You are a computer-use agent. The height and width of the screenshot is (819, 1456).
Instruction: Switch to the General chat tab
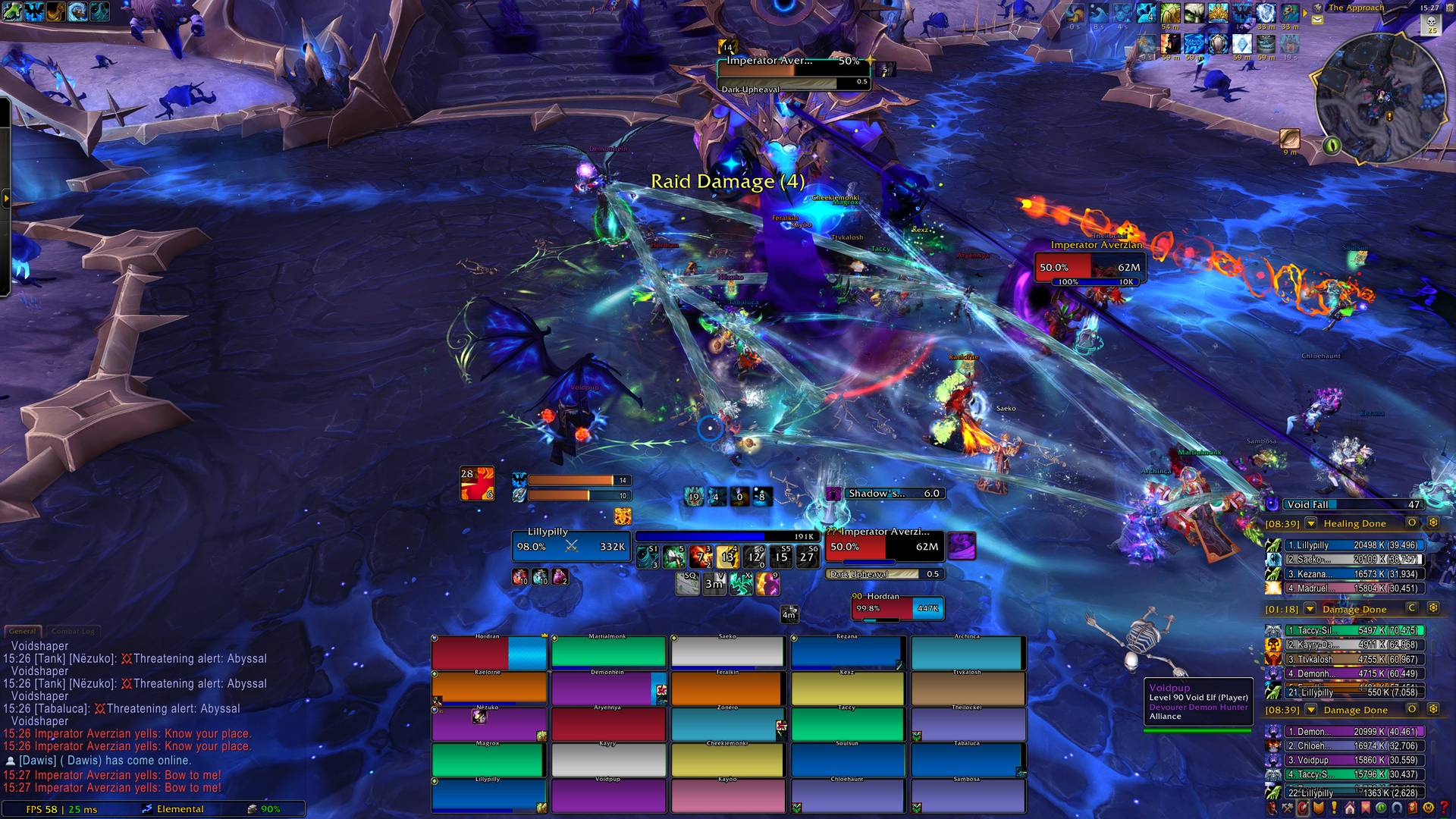point(23,631)
